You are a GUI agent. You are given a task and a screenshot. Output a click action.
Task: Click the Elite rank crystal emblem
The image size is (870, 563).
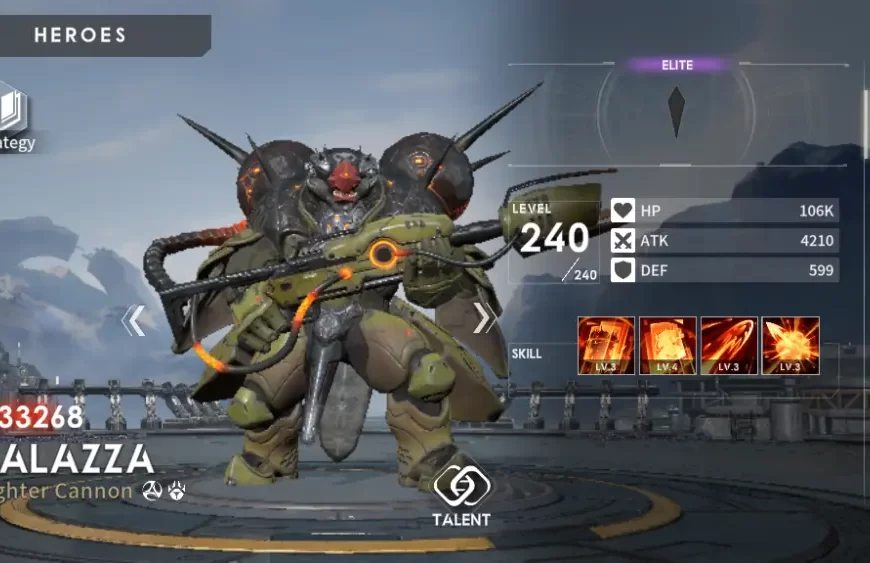[x=677, y=111]
